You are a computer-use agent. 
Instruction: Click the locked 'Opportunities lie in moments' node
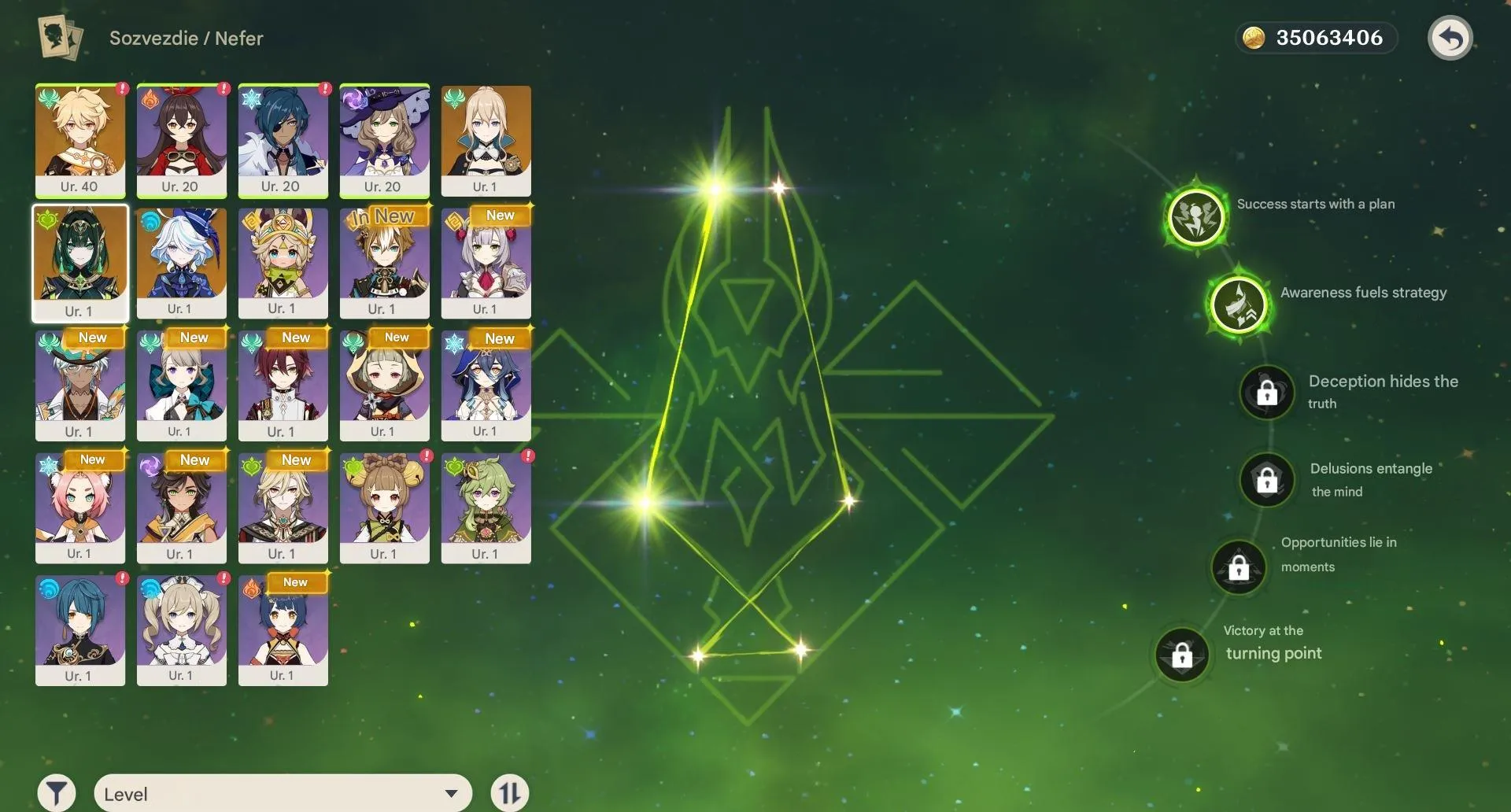[x=1239, y=567]
